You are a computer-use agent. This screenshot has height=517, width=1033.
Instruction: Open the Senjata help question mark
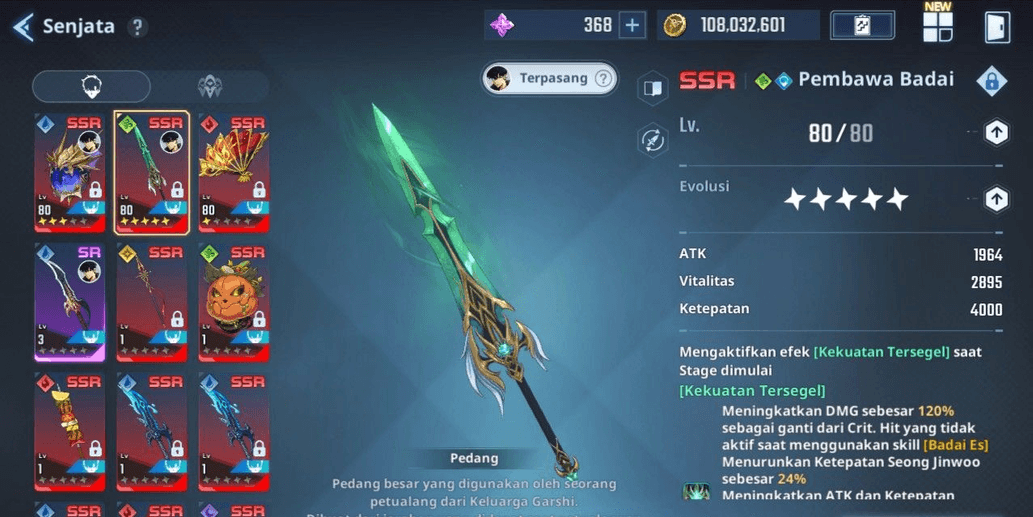click(138, 27)
